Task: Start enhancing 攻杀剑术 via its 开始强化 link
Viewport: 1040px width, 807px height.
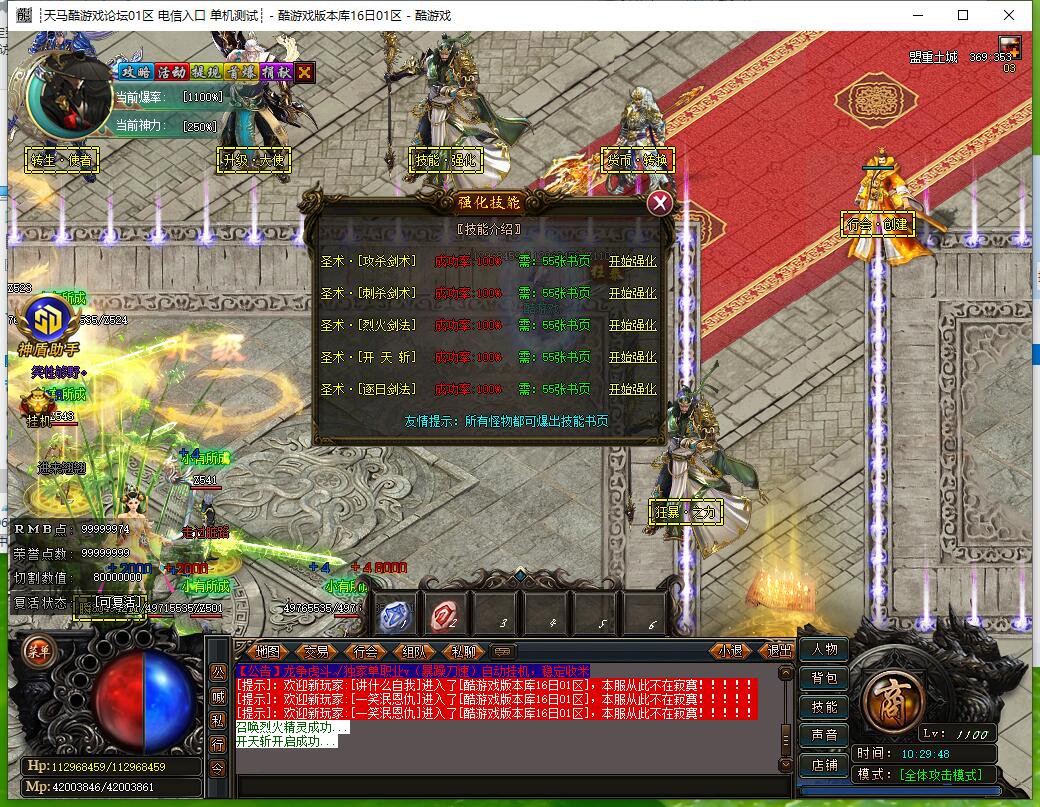Action: tap(632, 262)
